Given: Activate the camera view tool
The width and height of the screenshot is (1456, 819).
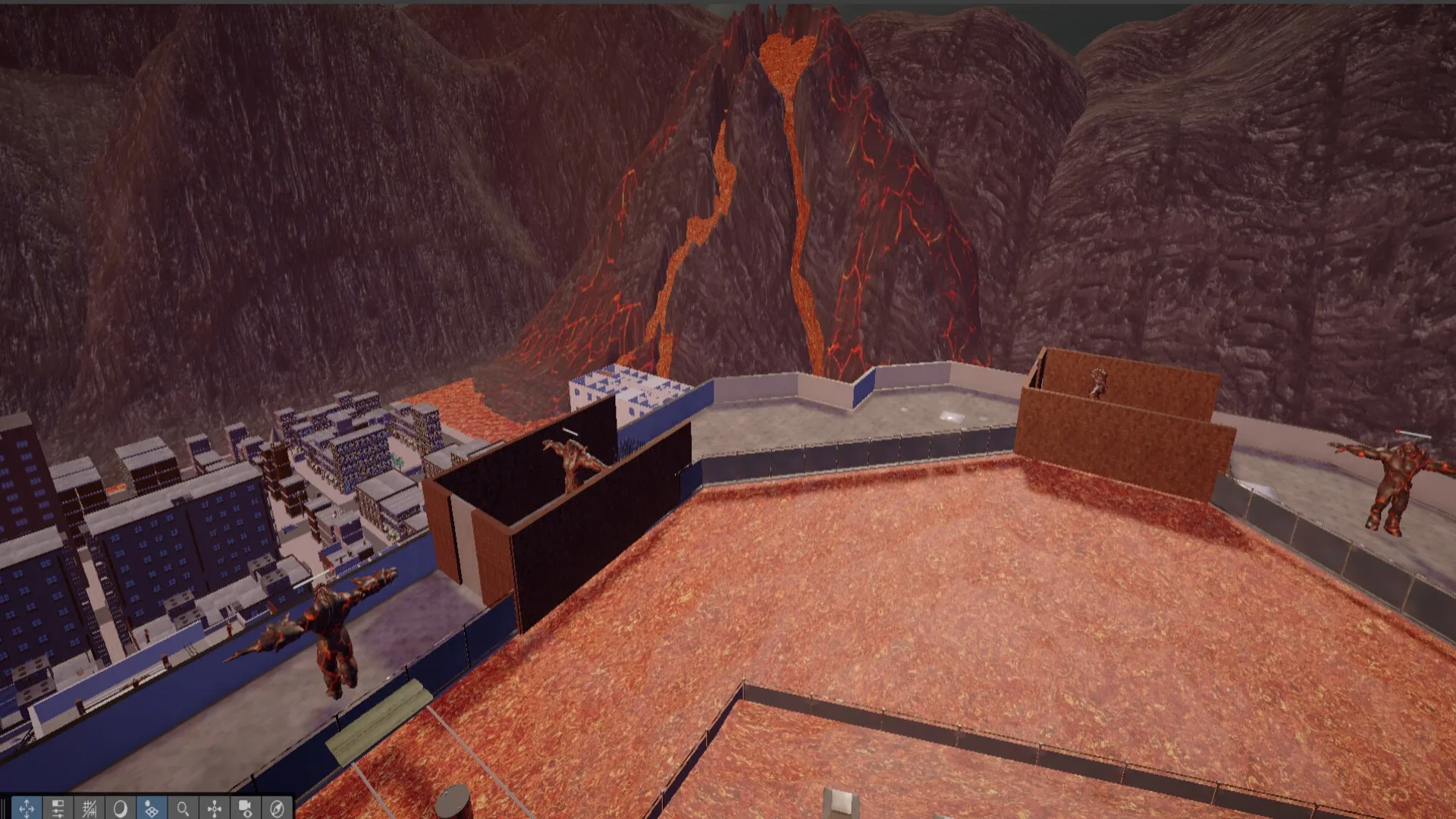Looking at the screenshot, I should [x=245, y=806].
